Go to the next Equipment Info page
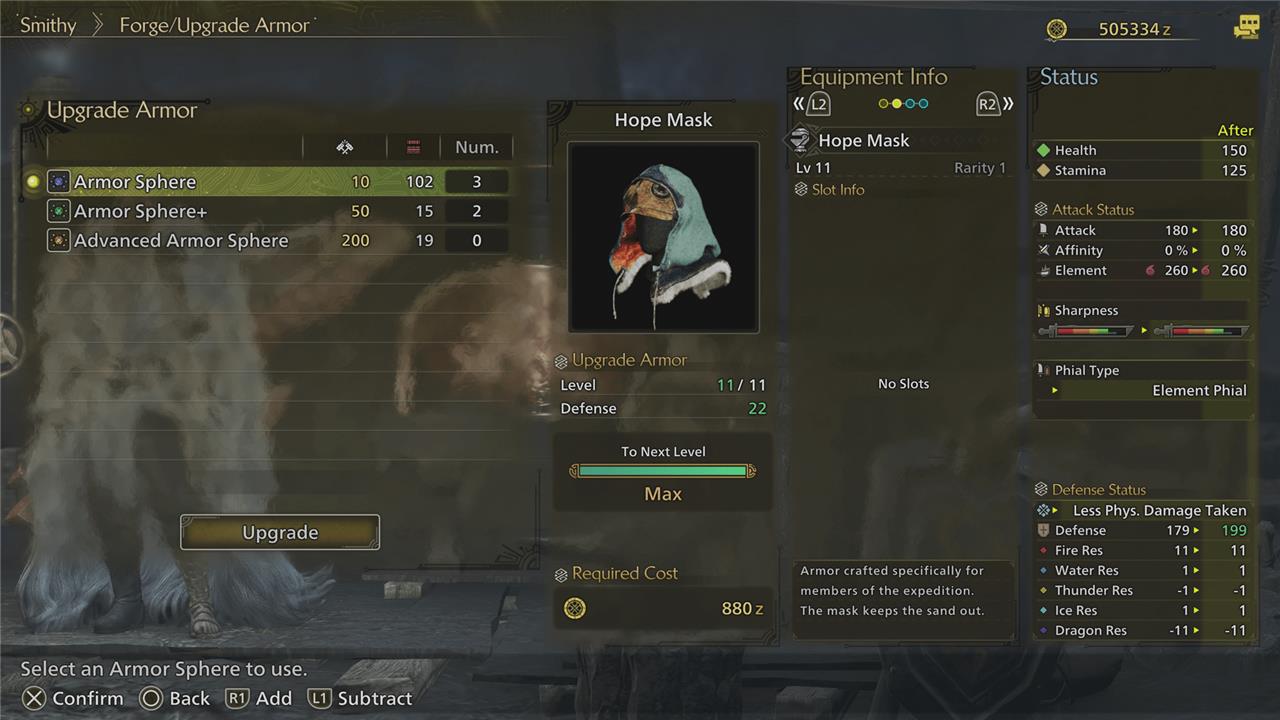The height and width of the screenshot is (720, 1280). (x=994, y=104)
